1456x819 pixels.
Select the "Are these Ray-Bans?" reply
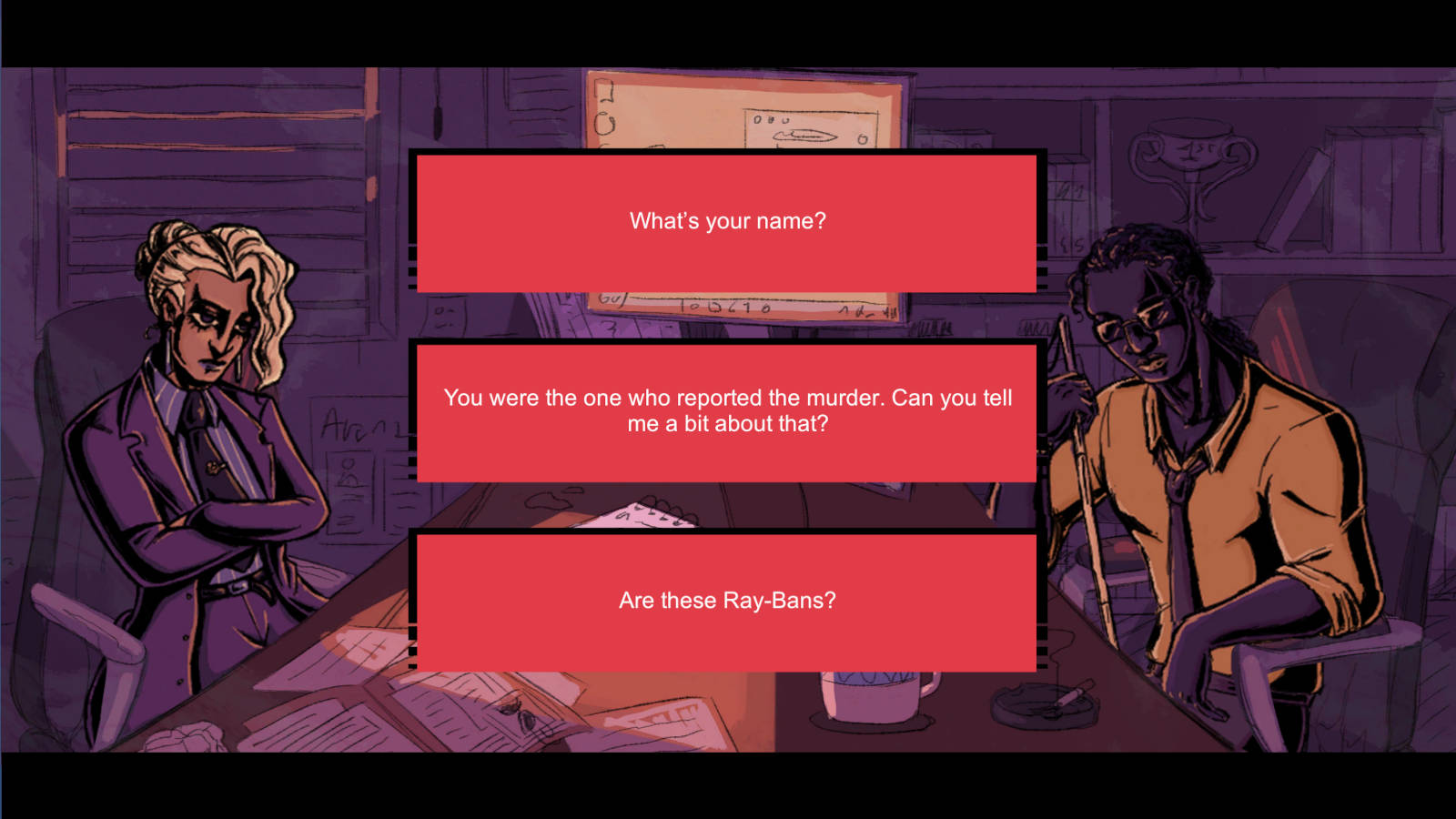(727, 601)
